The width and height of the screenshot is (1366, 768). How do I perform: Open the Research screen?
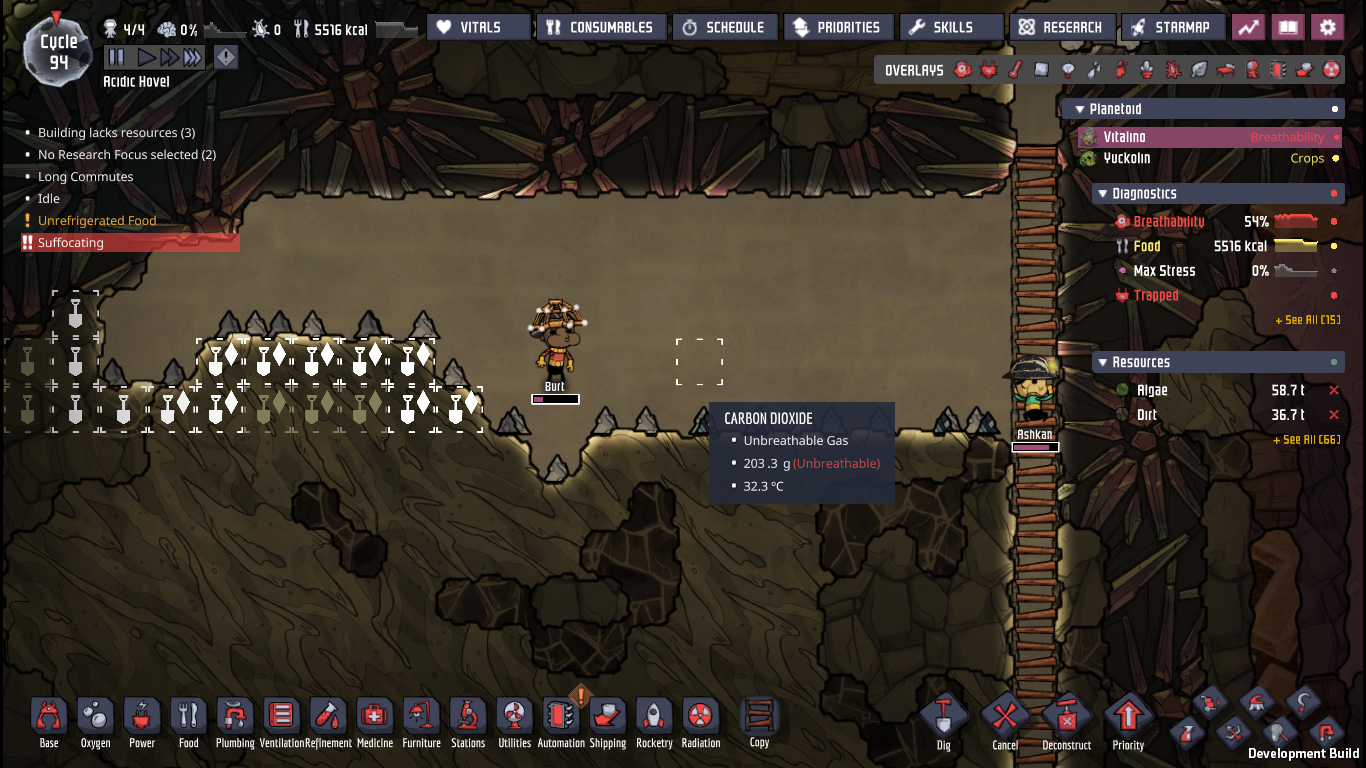tap(1061, 27)
